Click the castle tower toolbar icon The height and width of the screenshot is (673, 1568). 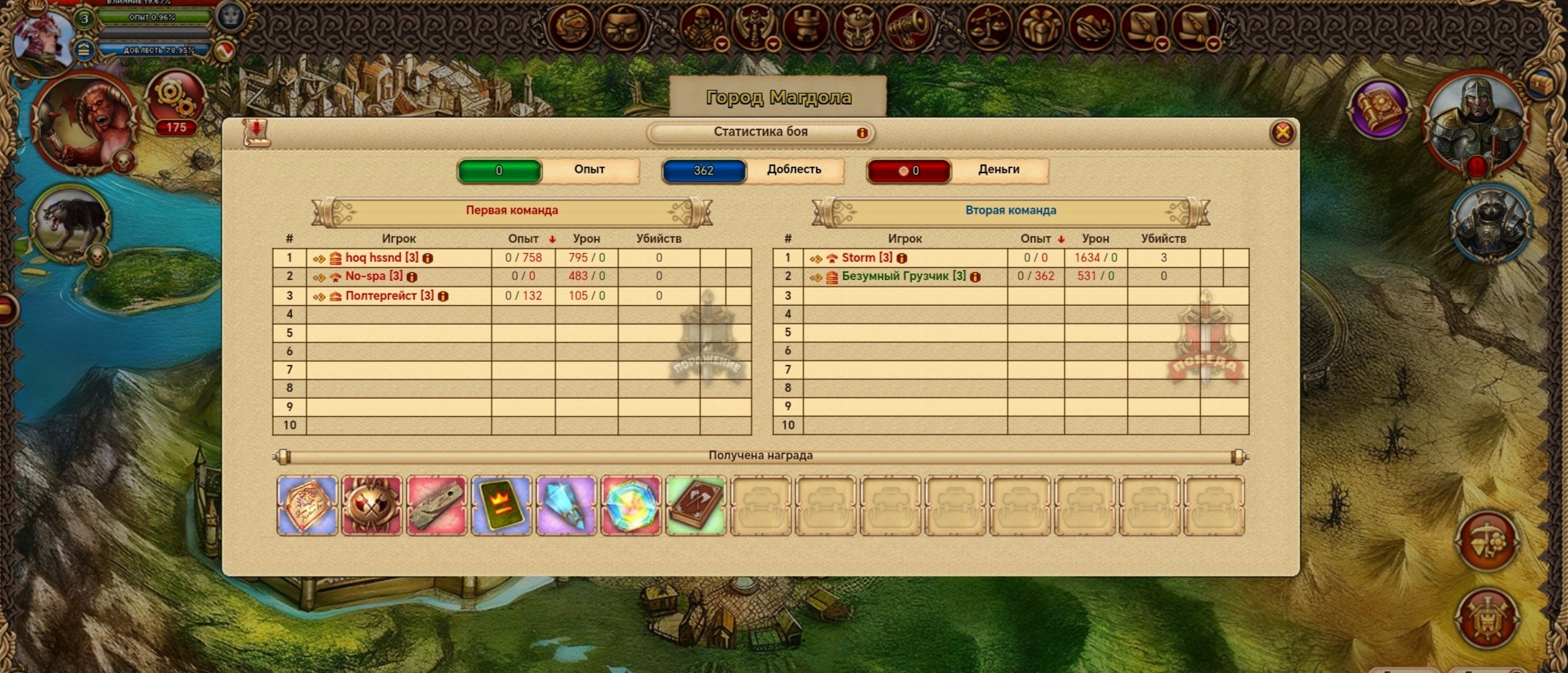coord(805,28)
